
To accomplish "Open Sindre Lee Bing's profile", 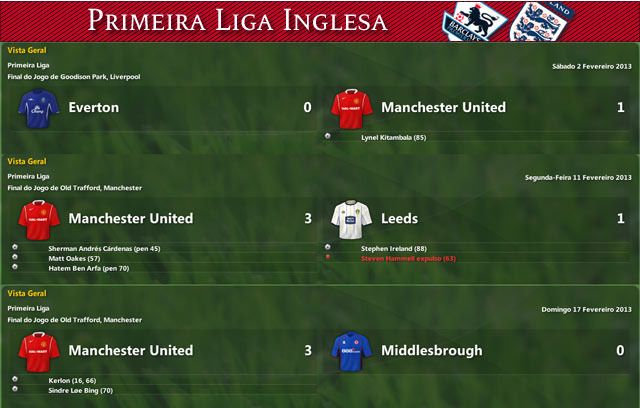I will (80, 390).
